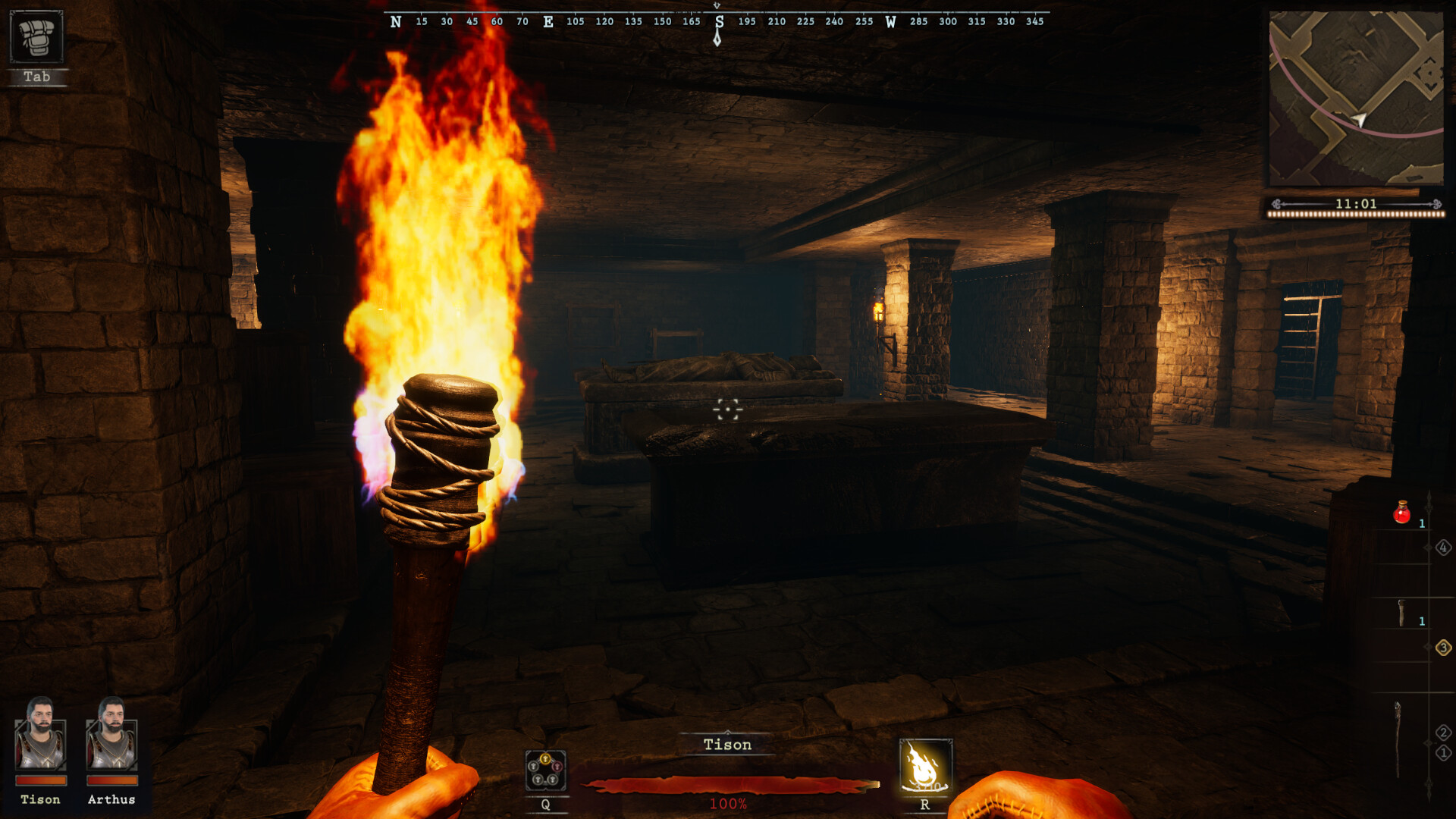The image size is (1456, 819).
Task: Select the red node on the Q stance wheel
Action: pyautogui.click(x=557, y=766)
